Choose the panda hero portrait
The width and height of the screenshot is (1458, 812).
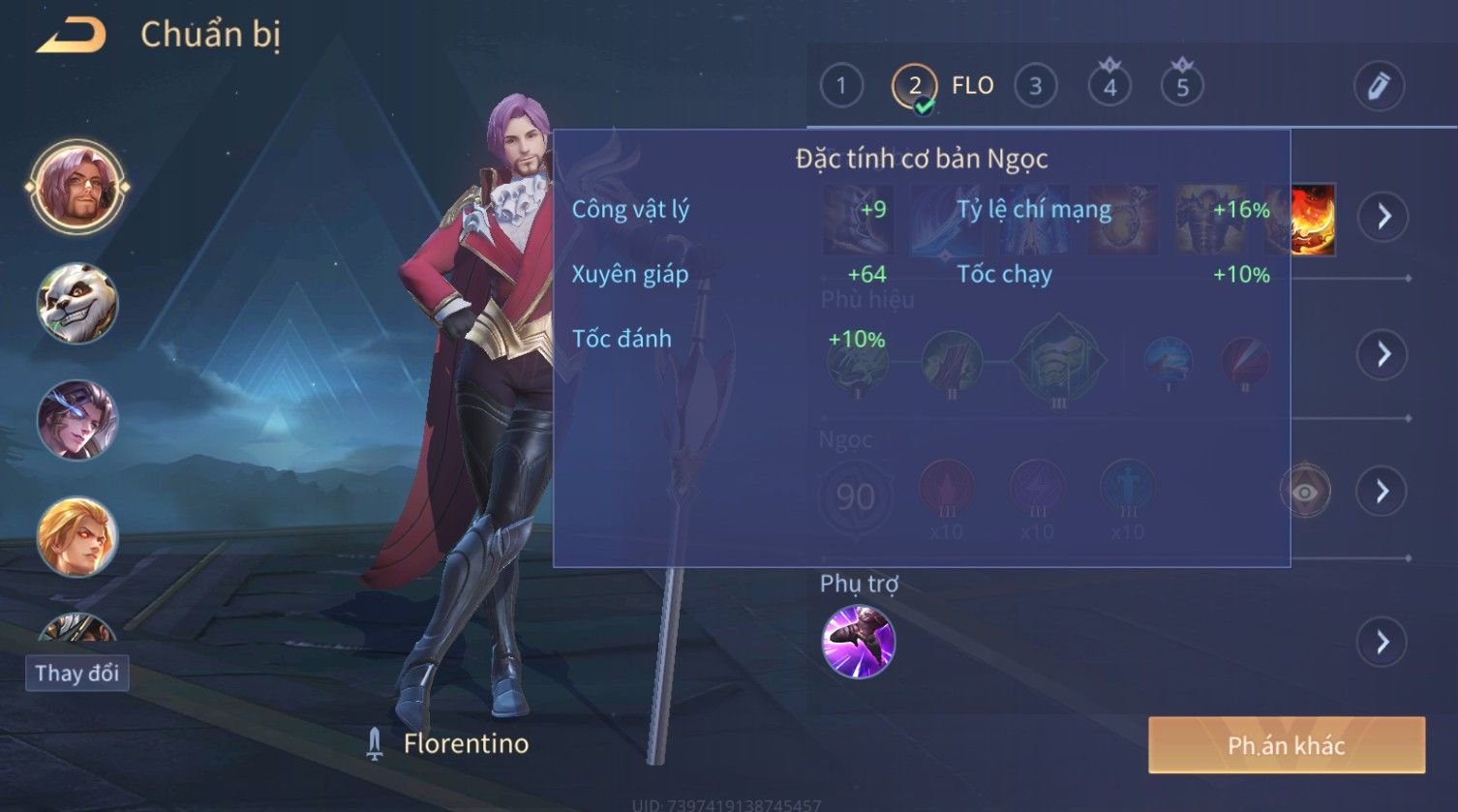pos(76,304)
